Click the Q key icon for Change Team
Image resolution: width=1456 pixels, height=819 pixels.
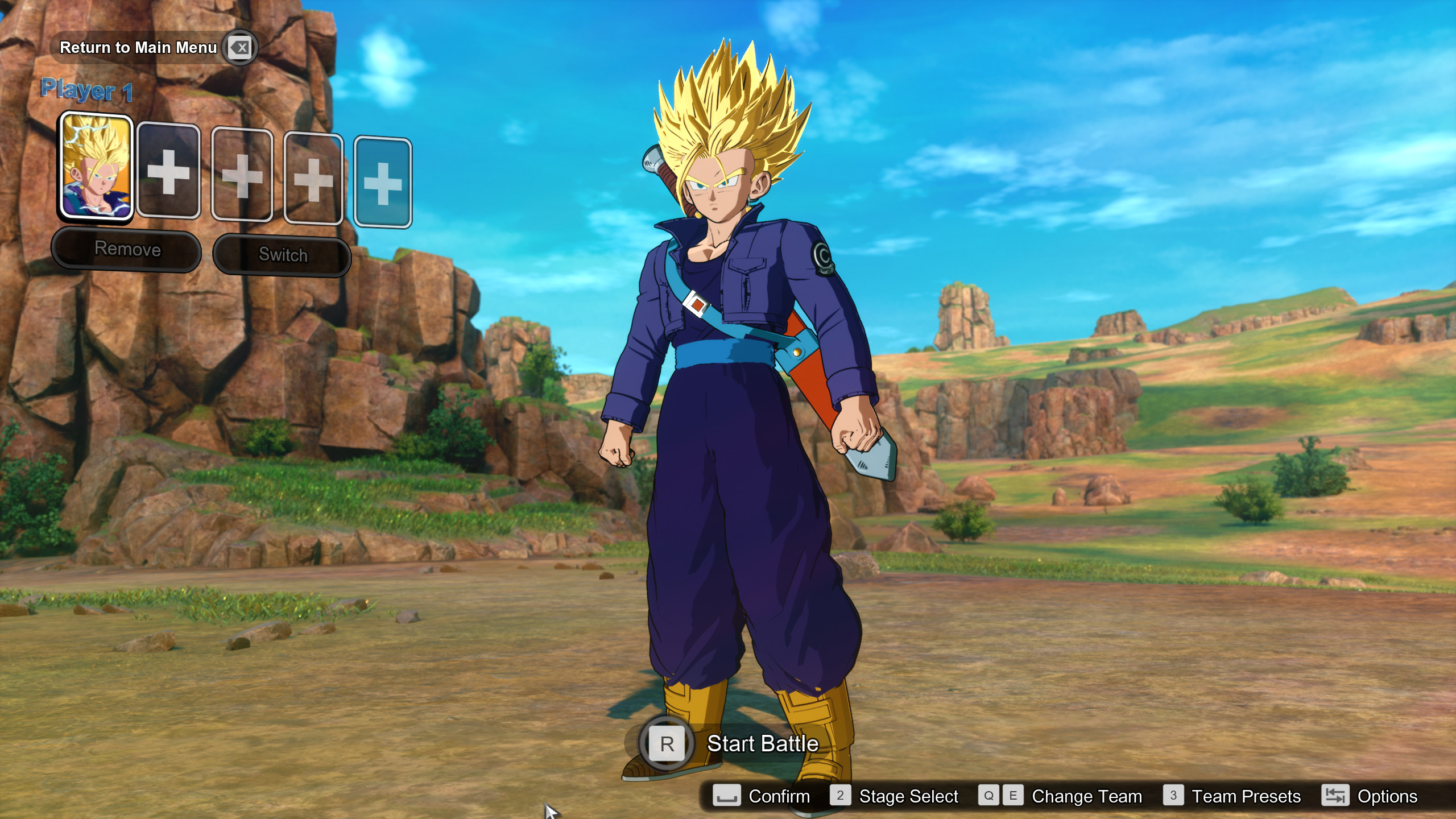tap(988, 796)
